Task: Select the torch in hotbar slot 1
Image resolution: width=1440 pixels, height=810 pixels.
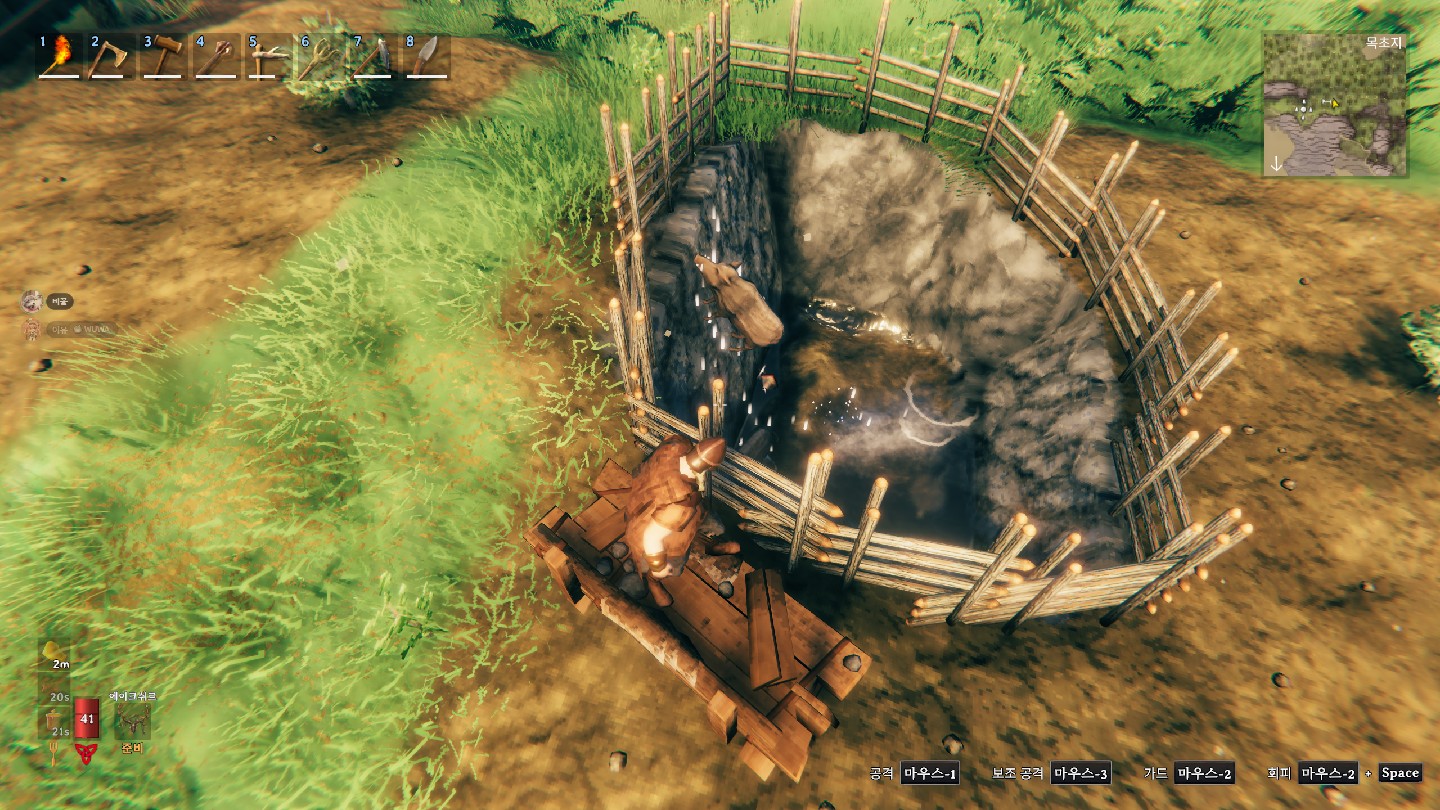Action: coord(59,56)
